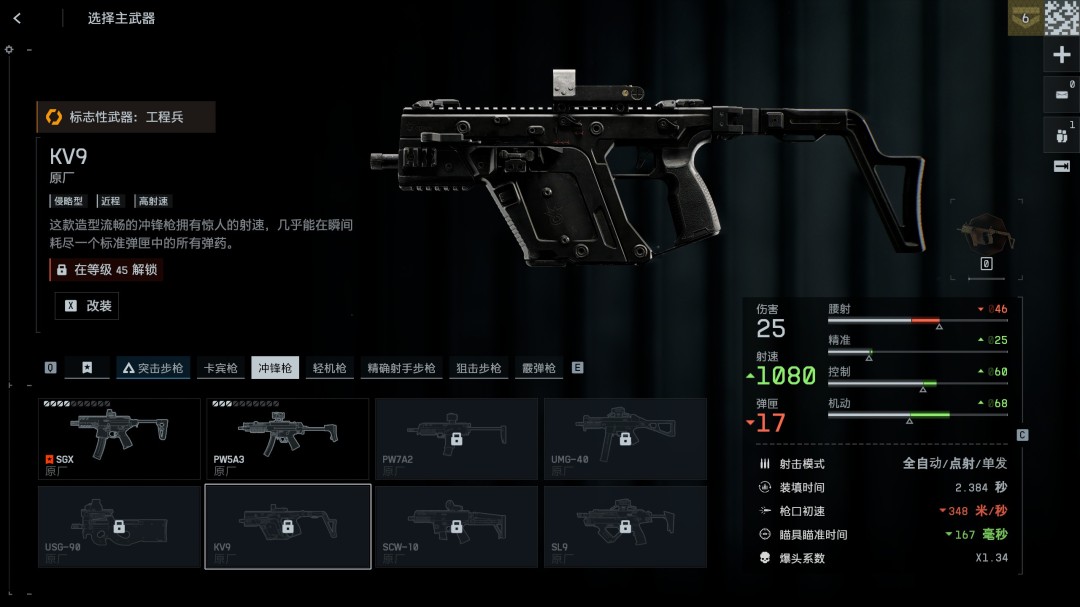This screenshot has width=1080, height=607.
Task: Go back using the top-left arrow
Action: pos(17,18)
